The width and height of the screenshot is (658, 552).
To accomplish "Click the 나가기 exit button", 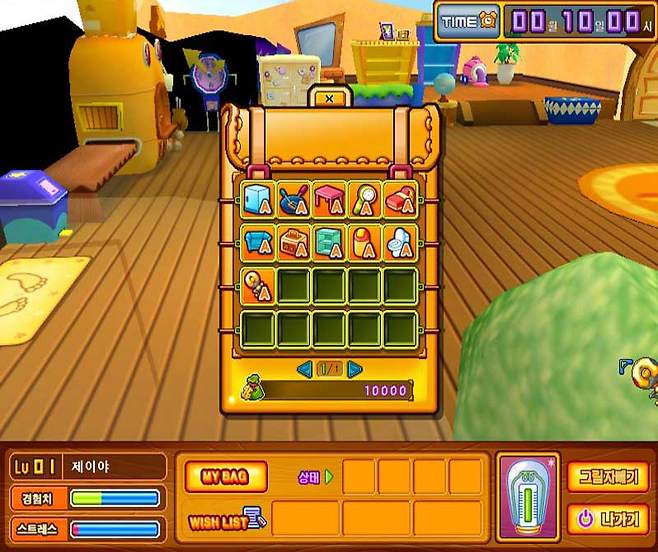I will (x=607, y=519).
